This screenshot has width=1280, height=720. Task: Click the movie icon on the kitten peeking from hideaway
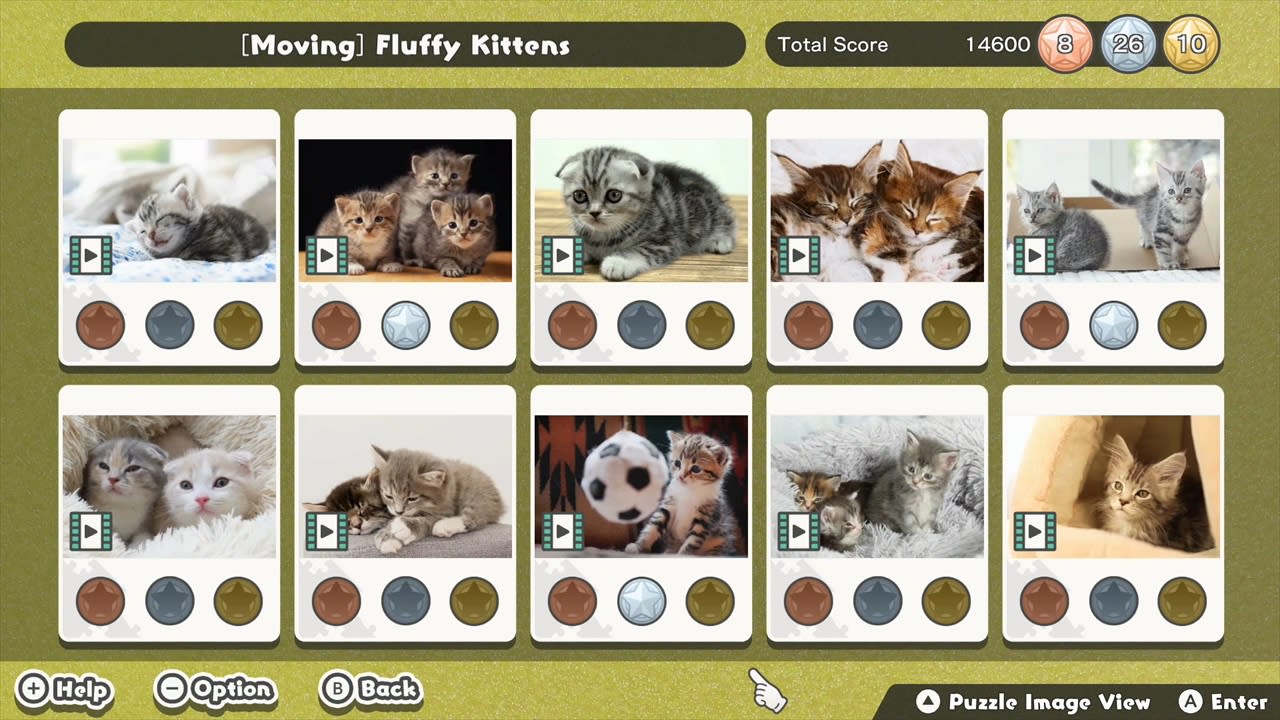[1035, 531]
